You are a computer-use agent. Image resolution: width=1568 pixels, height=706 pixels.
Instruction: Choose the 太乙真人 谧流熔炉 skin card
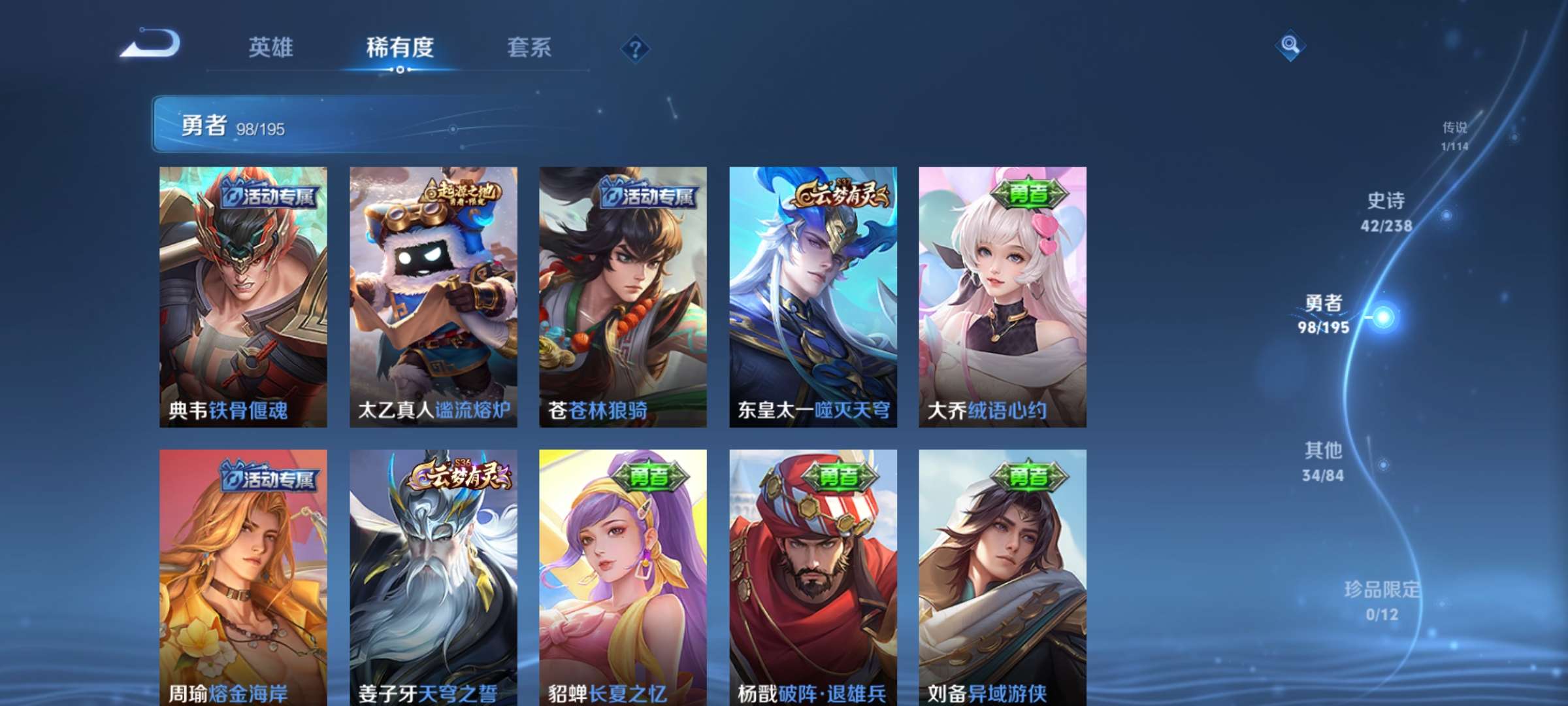433,297
